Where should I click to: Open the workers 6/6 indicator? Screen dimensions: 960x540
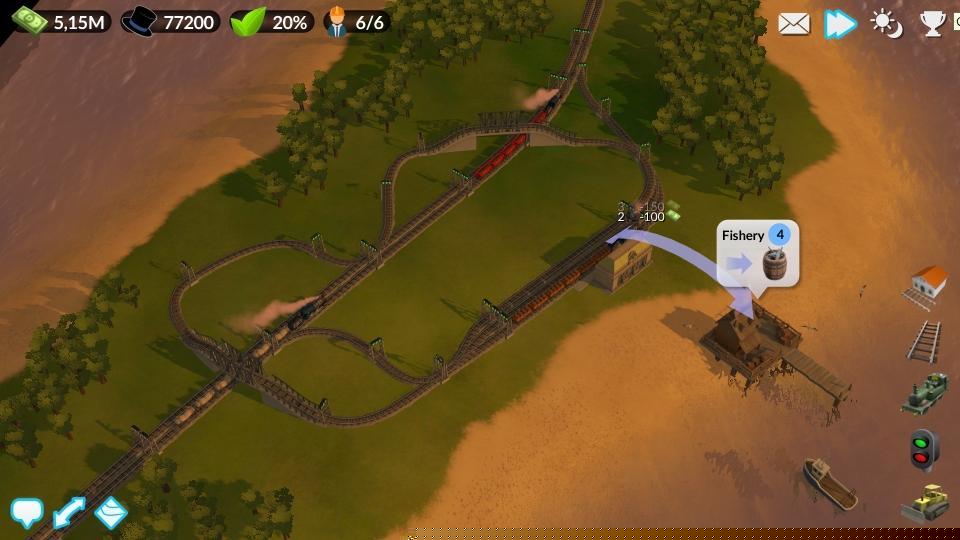point(356,22)
